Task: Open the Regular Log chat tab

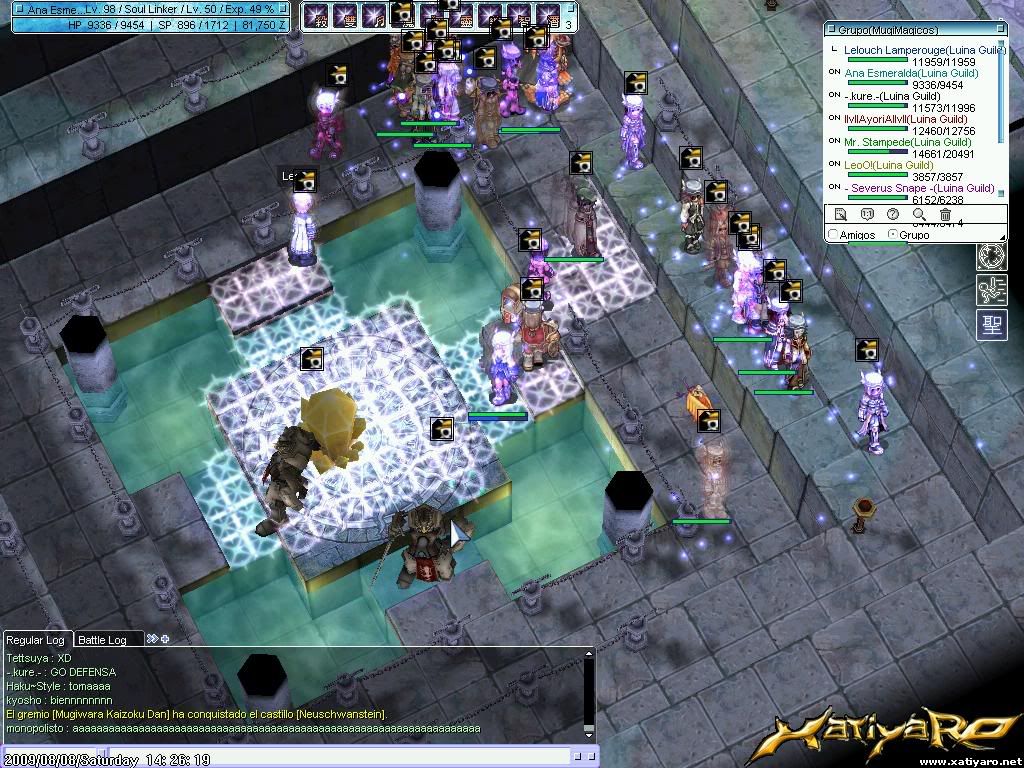Action: 35,640
